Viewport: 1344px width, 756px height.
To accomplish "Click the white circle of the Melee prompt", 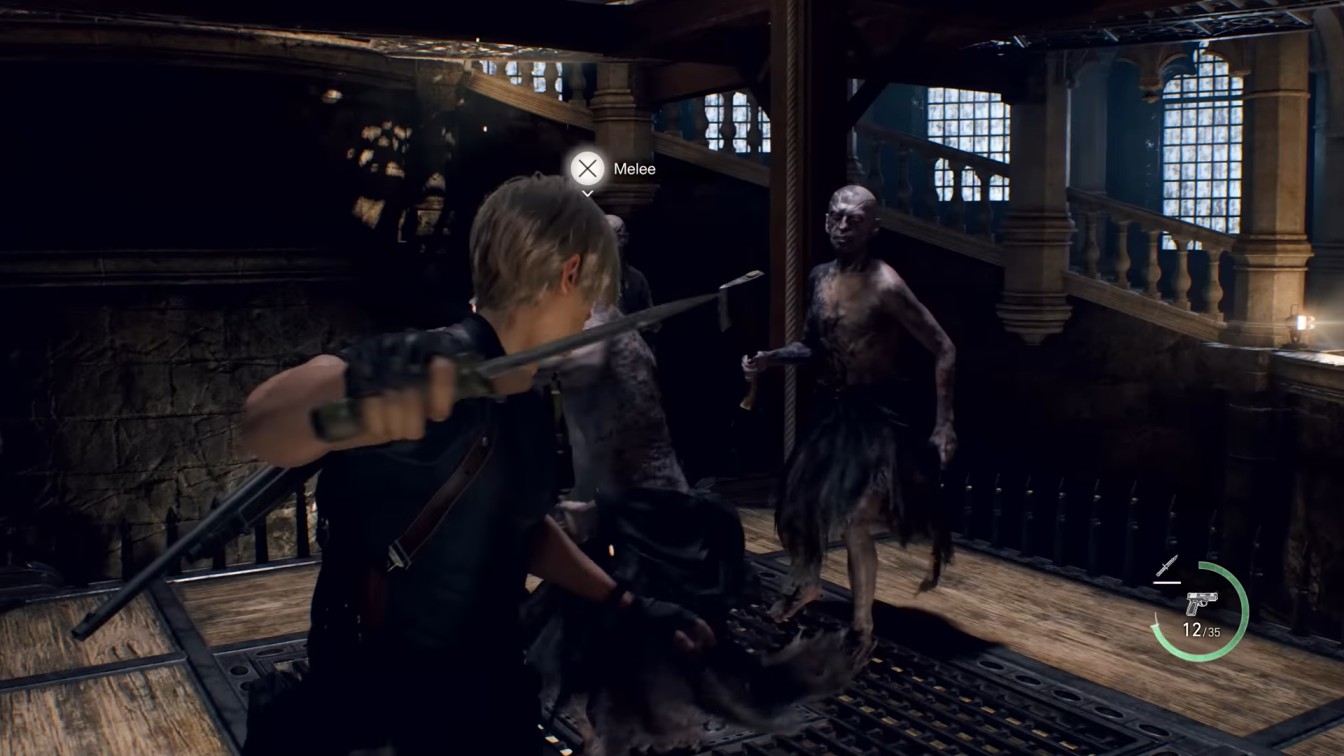I will (x=587, y=169).
